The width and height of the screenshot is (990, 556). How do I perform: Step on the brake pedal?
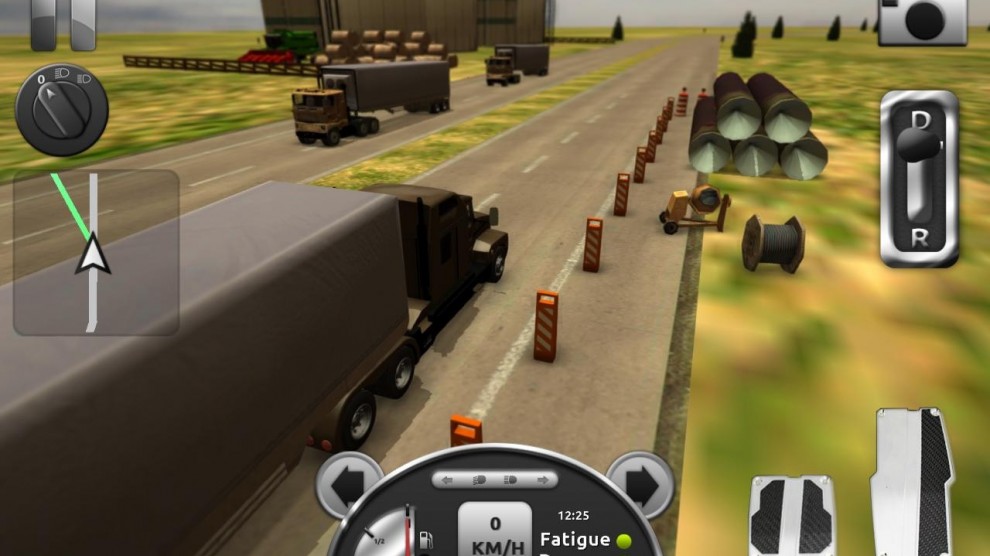click(x=792, y=517)
